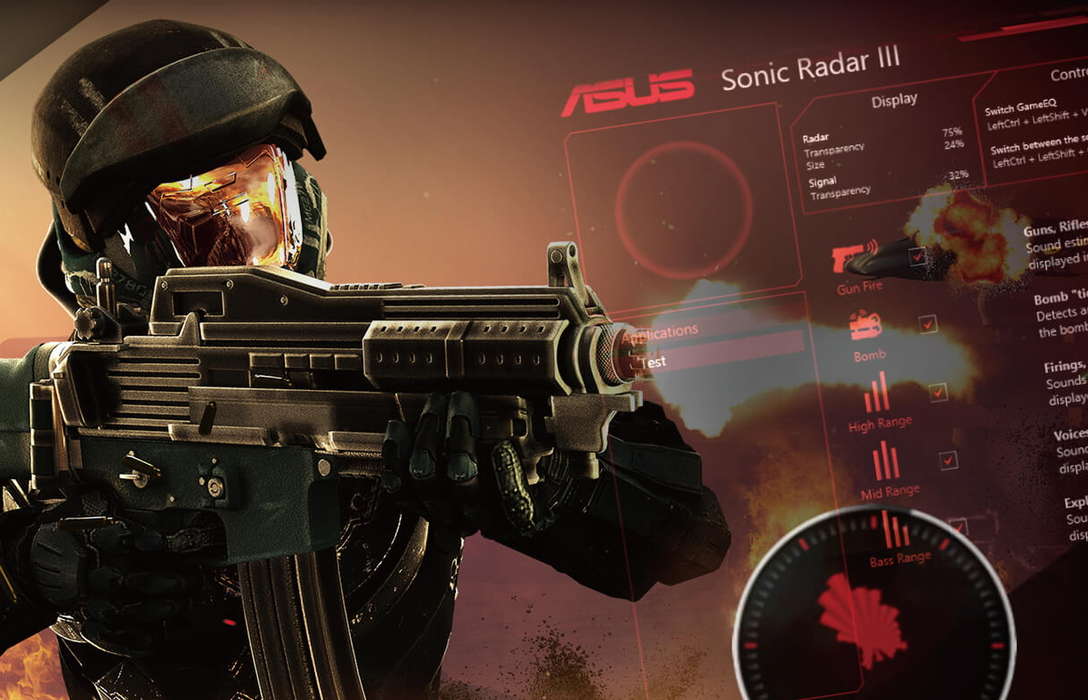
Task: Adjust the Signal Transparency 32% value
Action: pyautogui.click(x=958, y=175)
